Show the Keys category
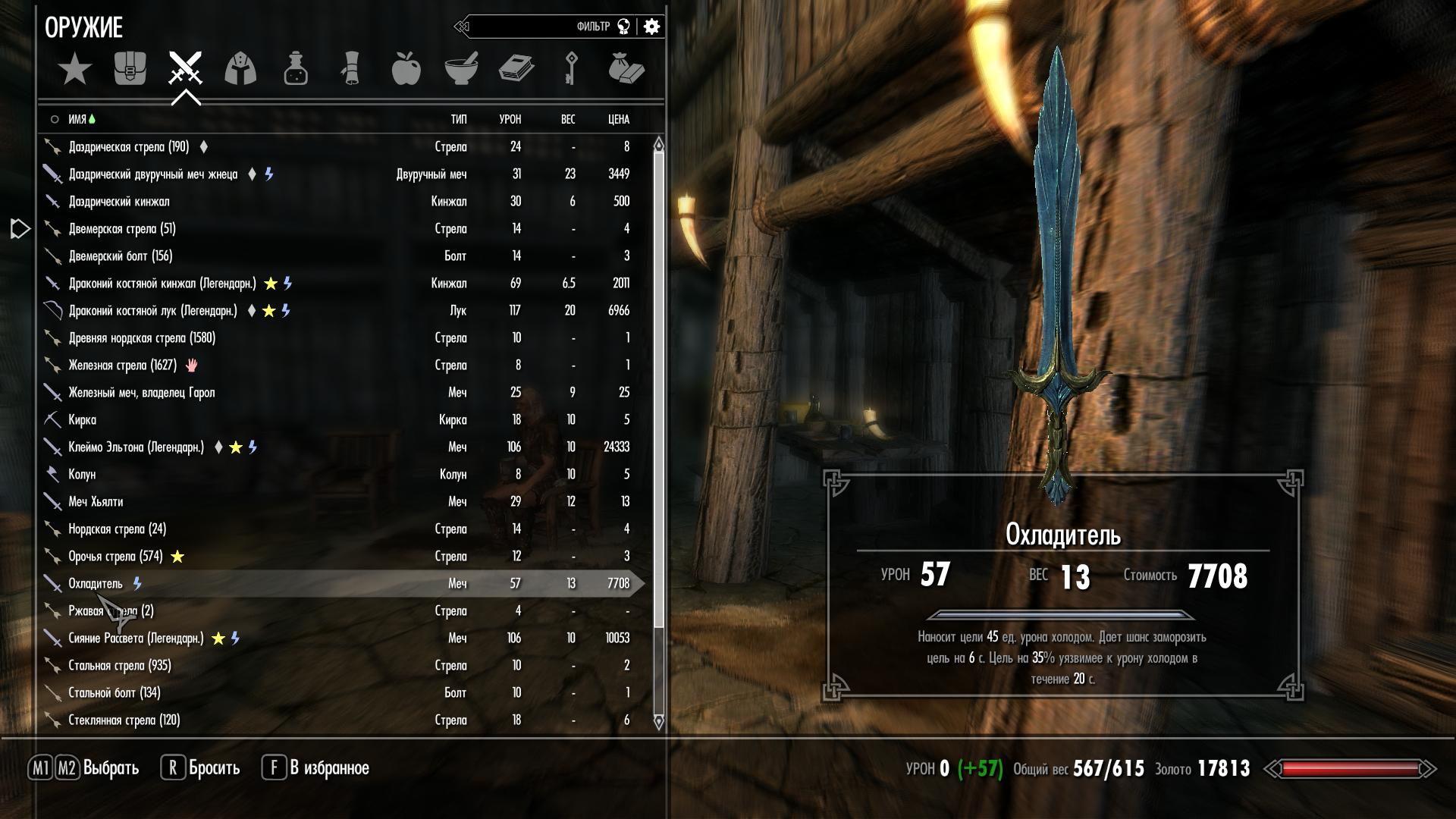The height and width of the screenshot is (819, 1456). [x=571, y=69]
